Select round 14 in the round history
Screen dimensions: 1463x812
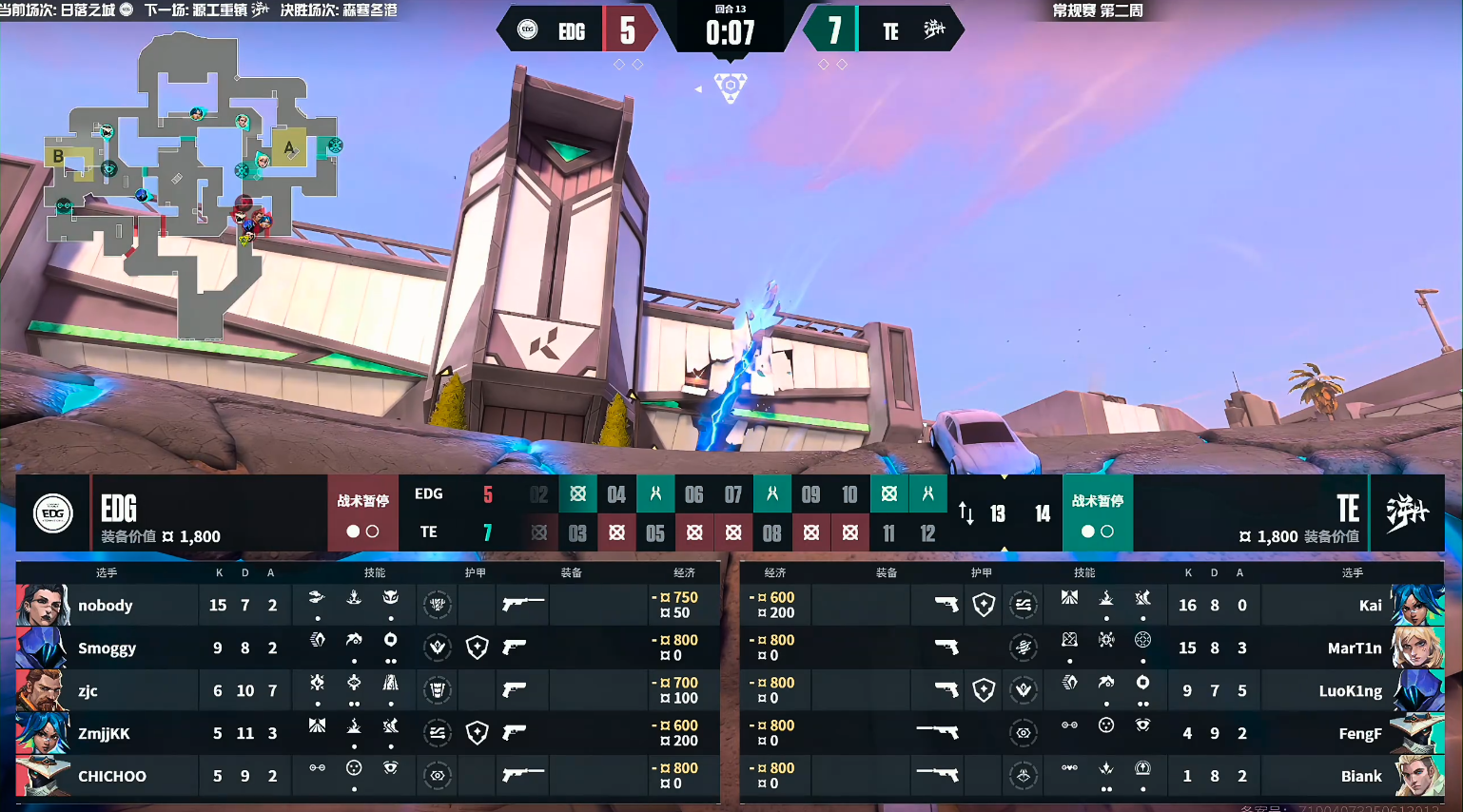[x=1043, y=514]
